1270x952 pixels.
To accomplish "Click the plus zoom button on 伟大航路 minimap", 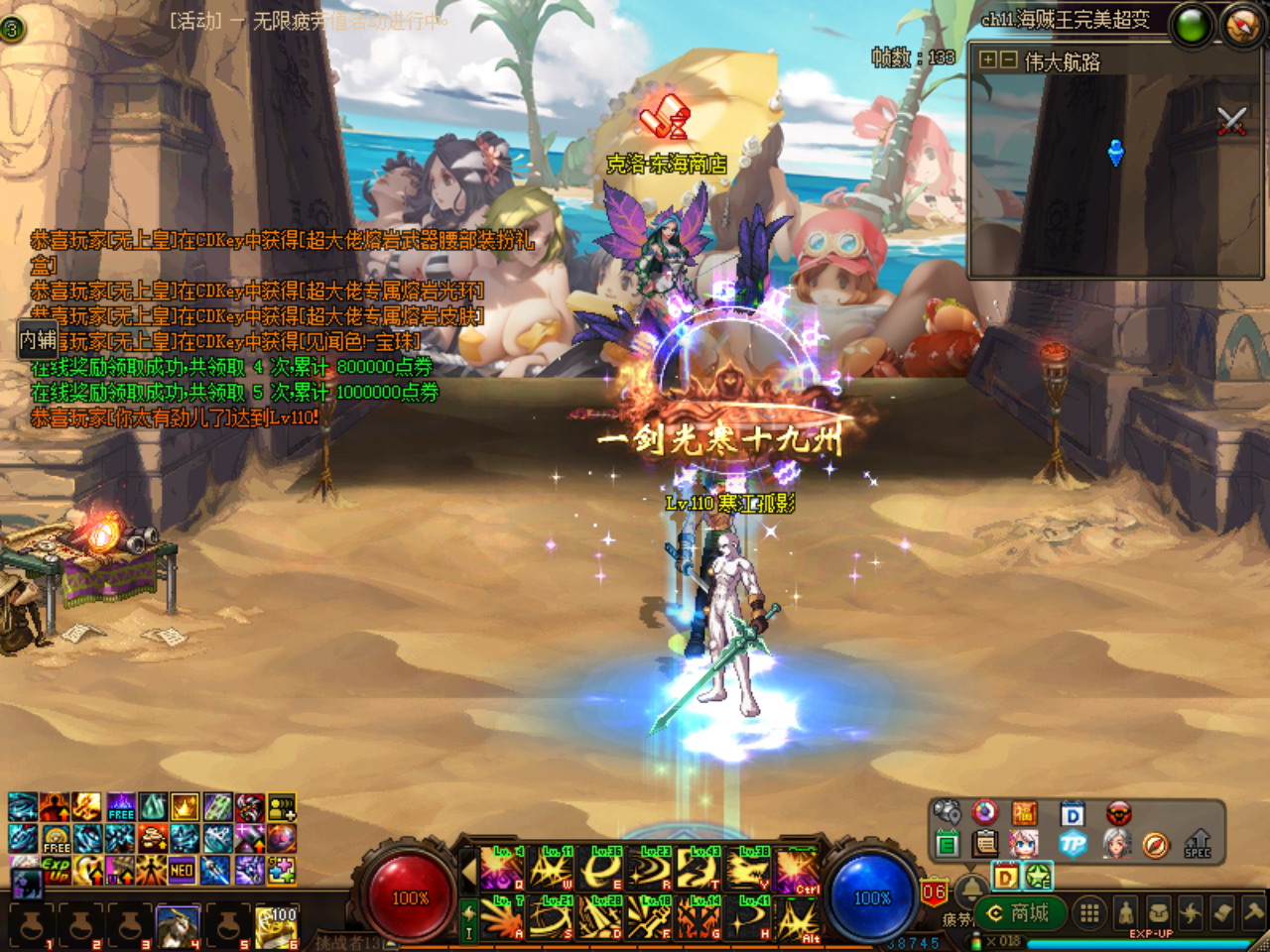I will (x=988, y=60).
